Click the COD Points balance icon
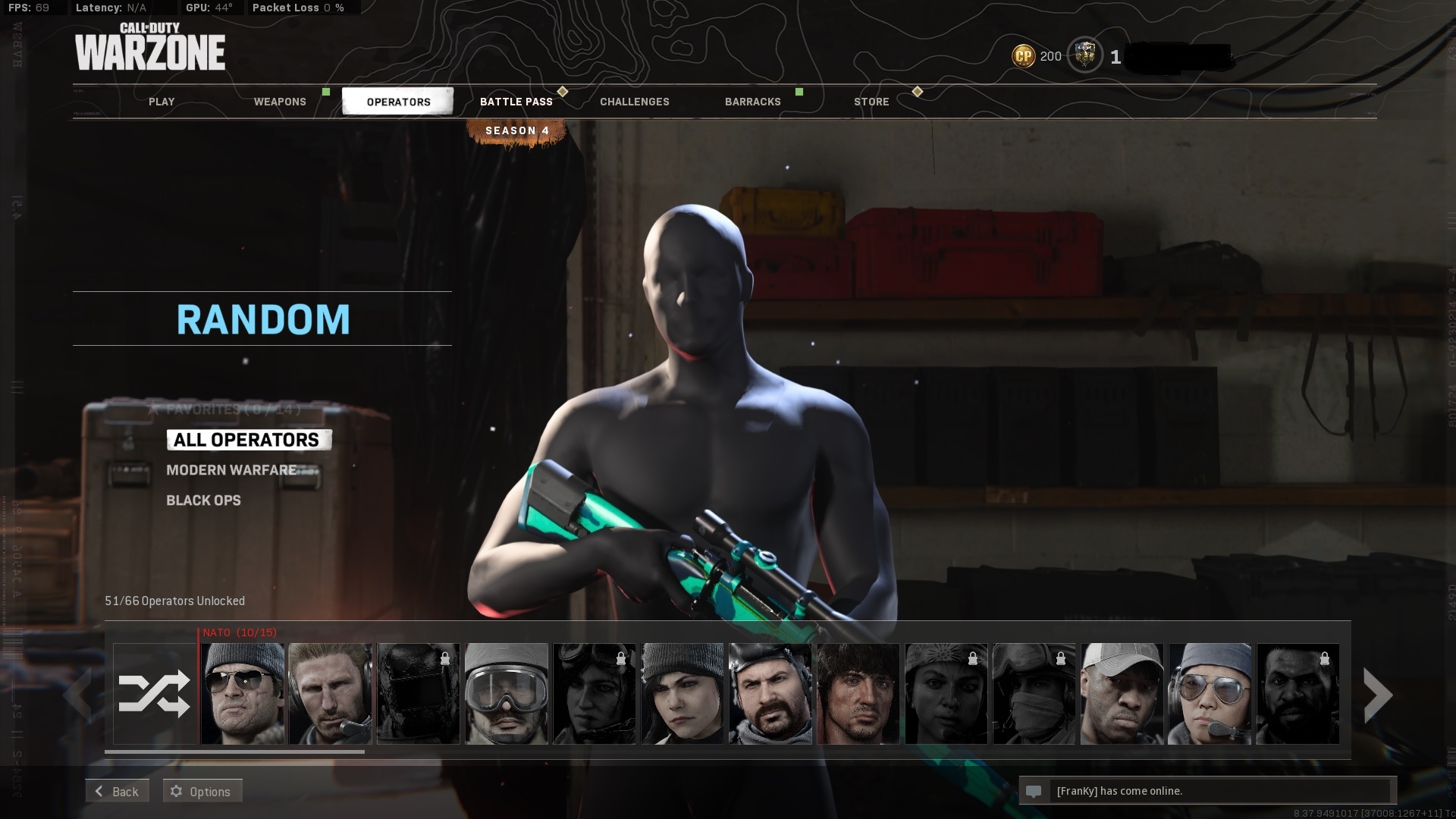The width and height of the screenshot is (1456, 819). click(1024, 56)
